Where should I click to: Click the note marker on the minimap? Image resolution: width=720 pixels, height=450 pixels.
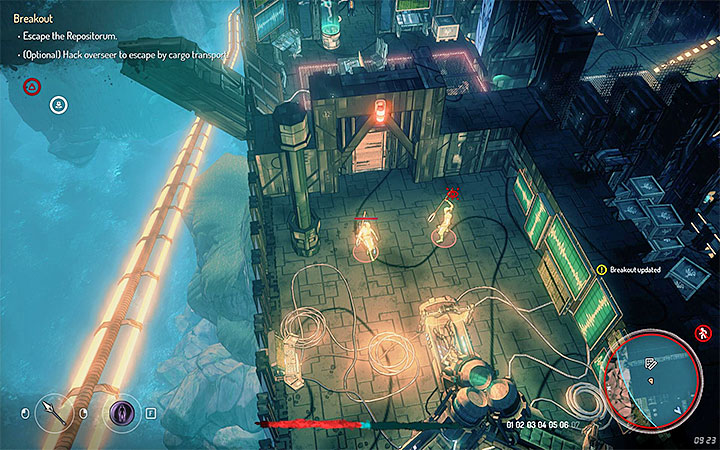(652, 363)
